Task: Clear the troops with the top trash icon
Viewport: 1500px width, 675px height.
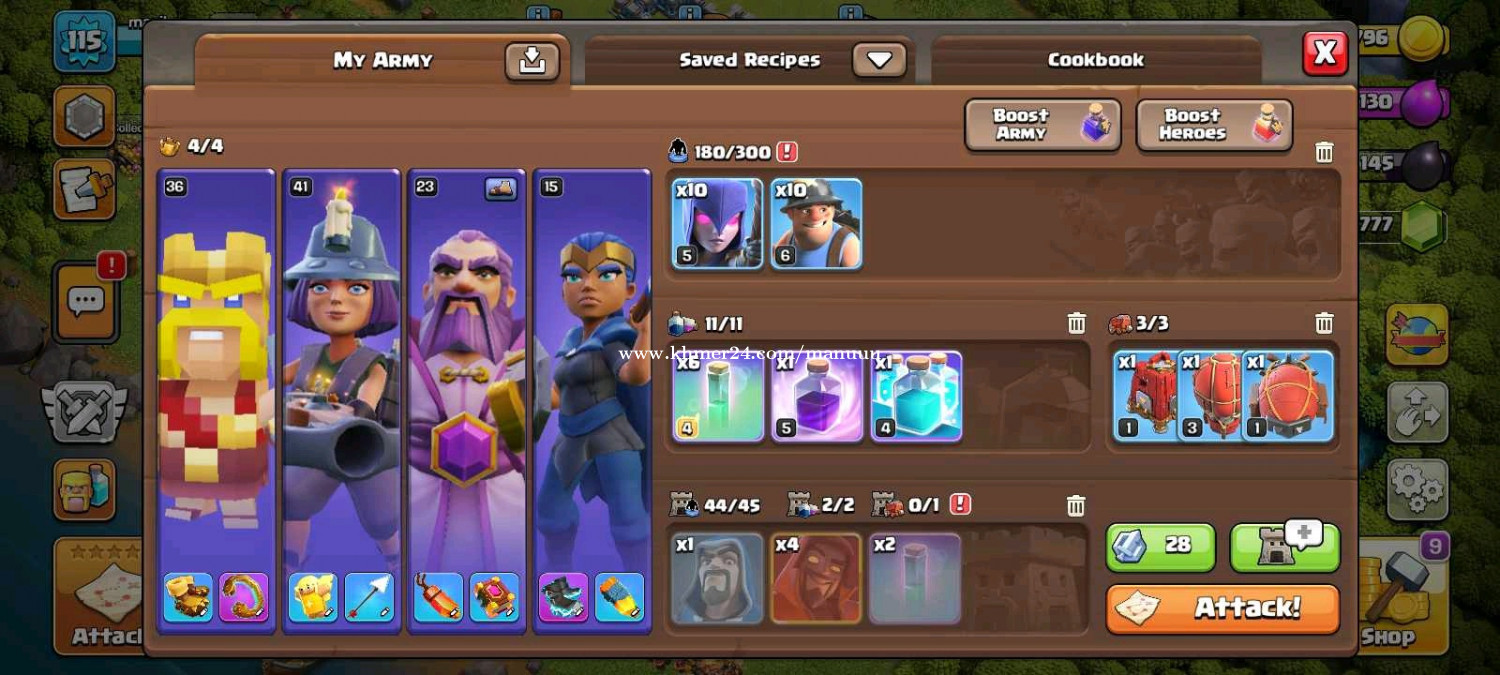Action: coord(1324,152)
